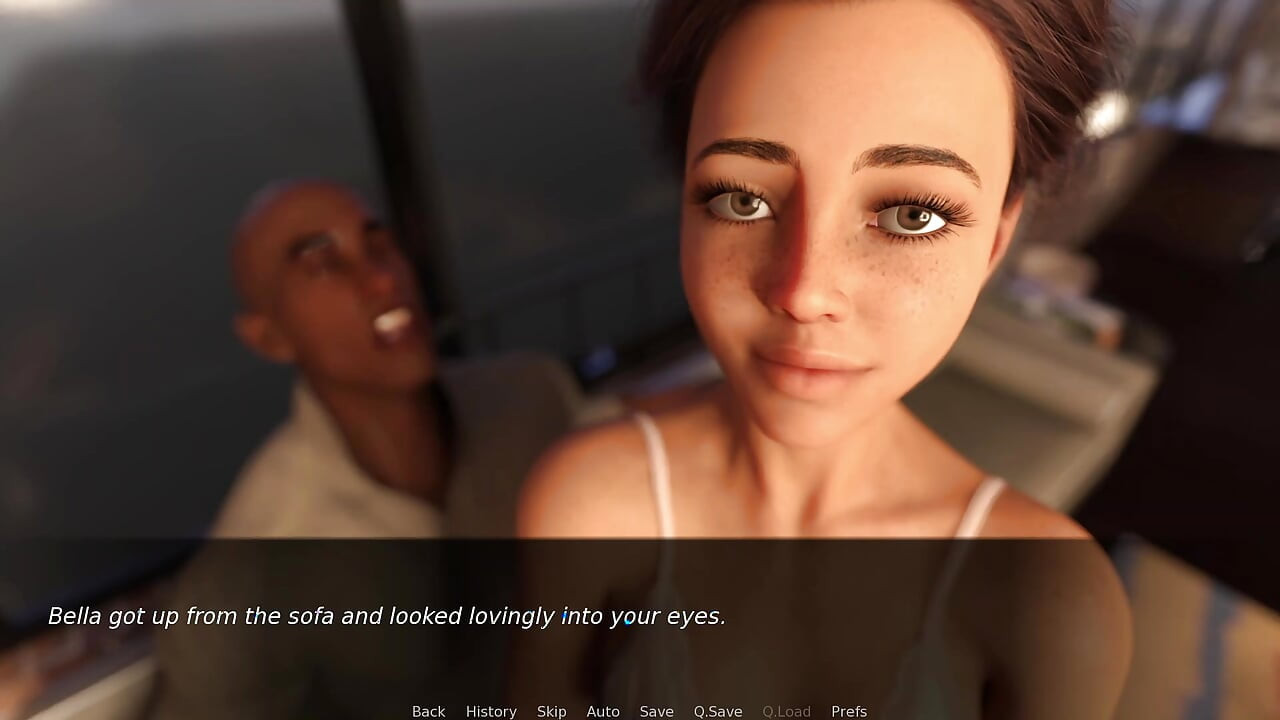Activate Skip to fast-forward text
The image size is (1280, 720).
(552, 711)
